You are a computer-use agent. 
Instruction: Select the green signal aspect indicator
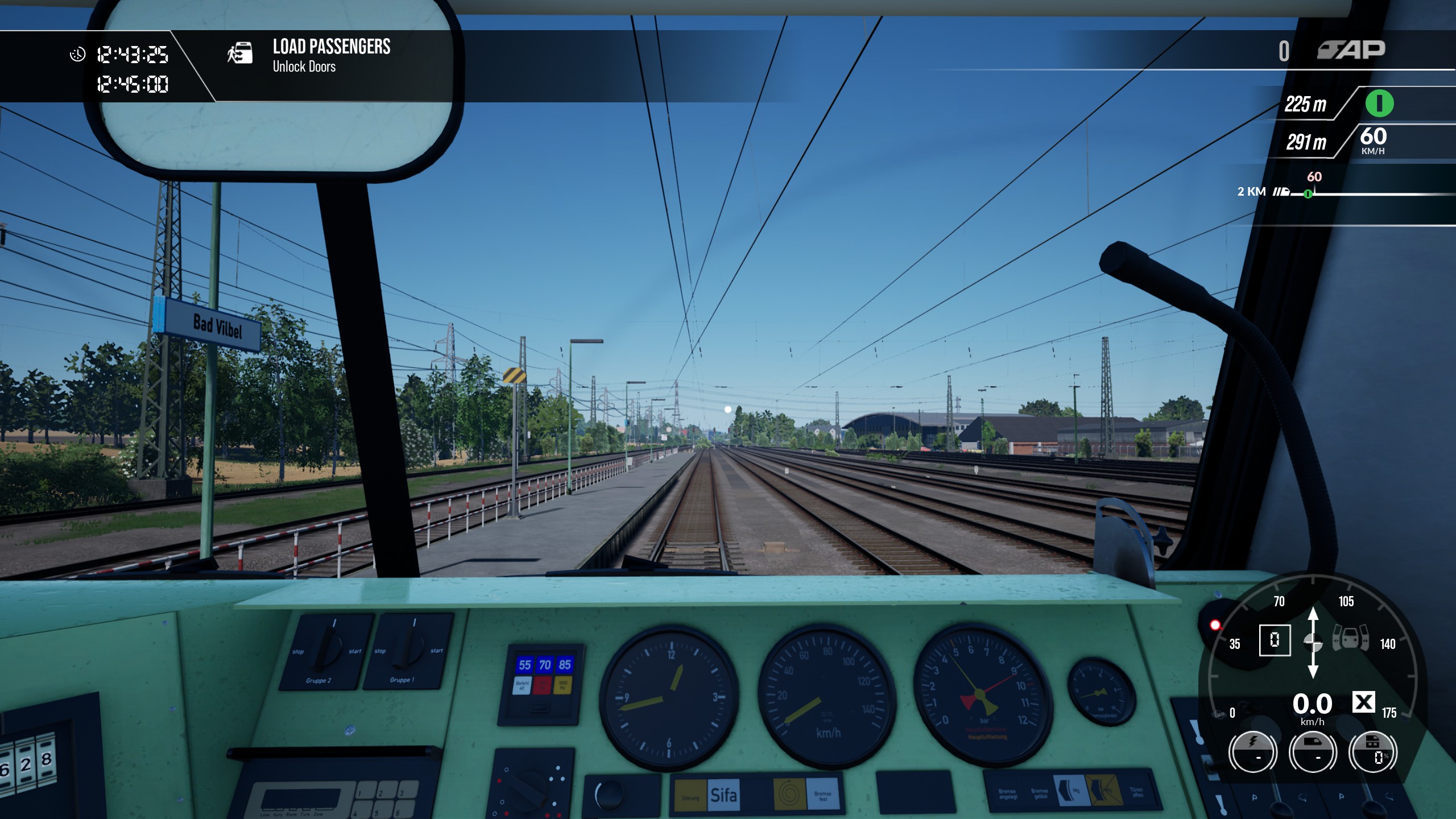click(1379, 104)
